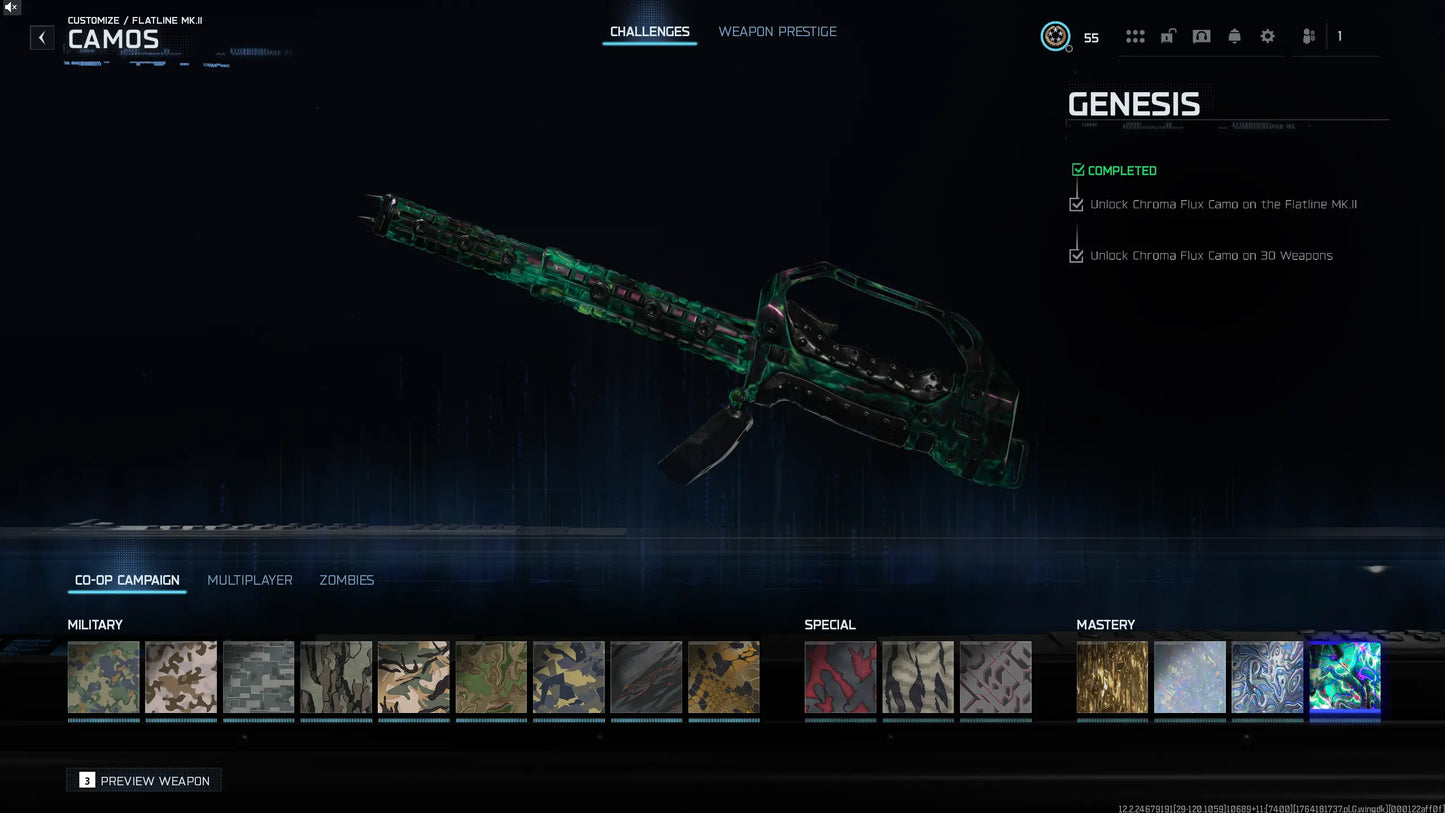Select the unlocked padlock icon in the top bar
1445x813 pixels.
coord(1167,36)
